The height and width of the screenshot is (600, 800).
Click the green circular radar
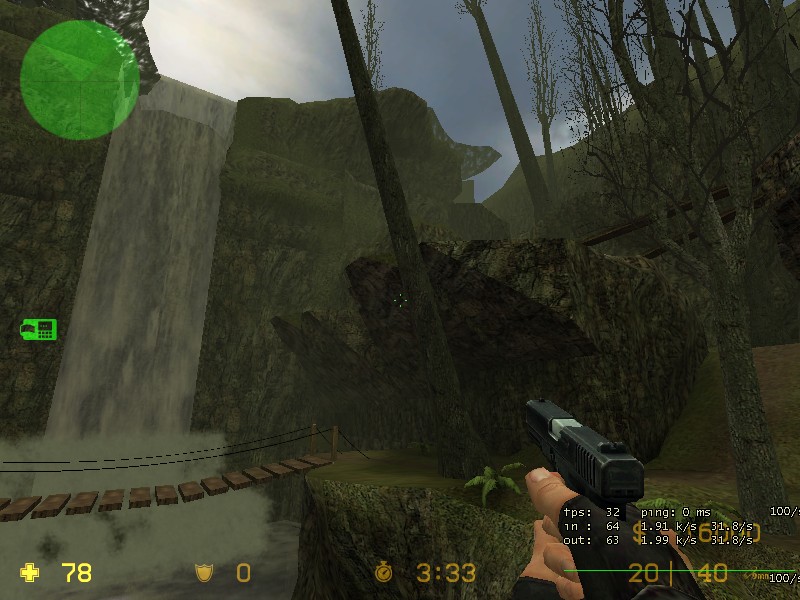click(x=79, y=79)
